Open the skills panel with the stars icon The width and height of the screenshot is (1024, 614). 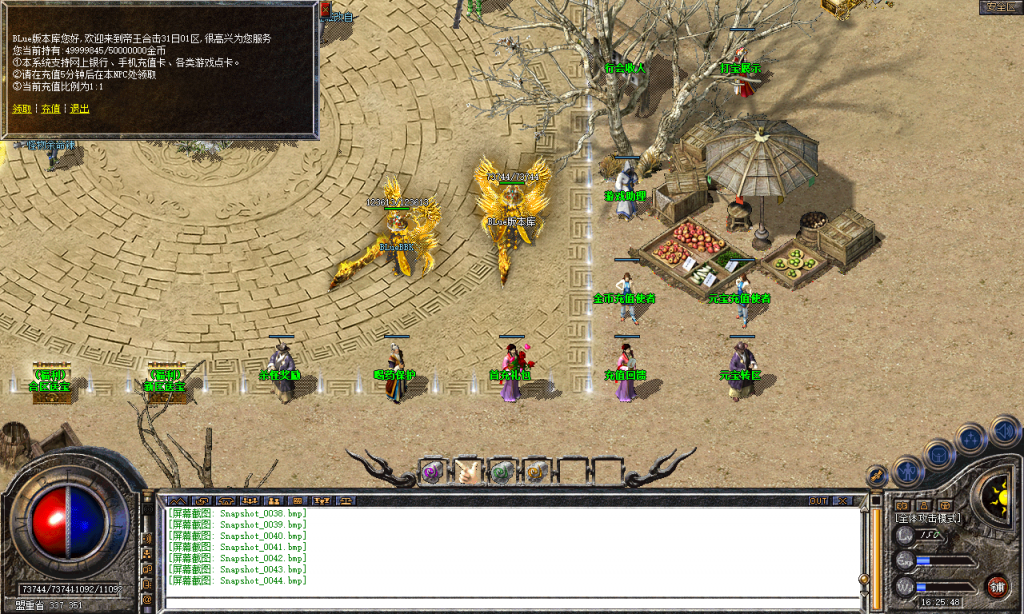971,438
